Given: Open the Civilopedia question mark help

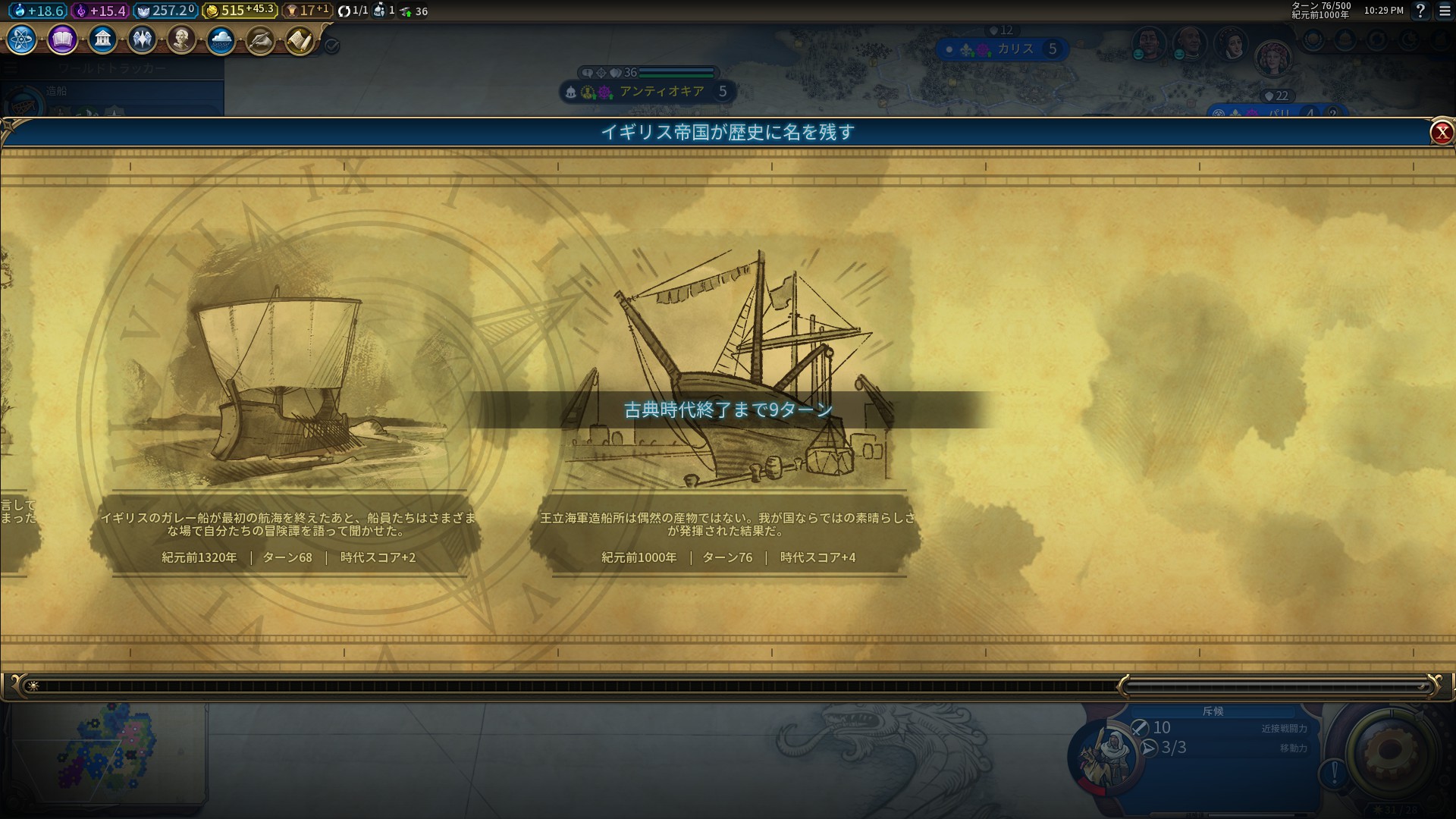Looking at the screenshot, I should point(1420,11).
